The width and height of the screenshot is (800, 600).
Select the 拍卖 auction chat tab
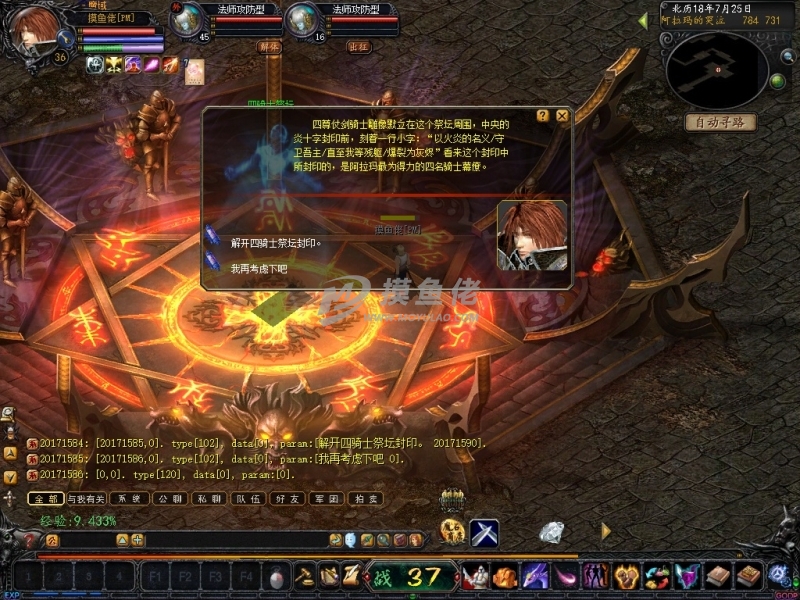(370, 498)
